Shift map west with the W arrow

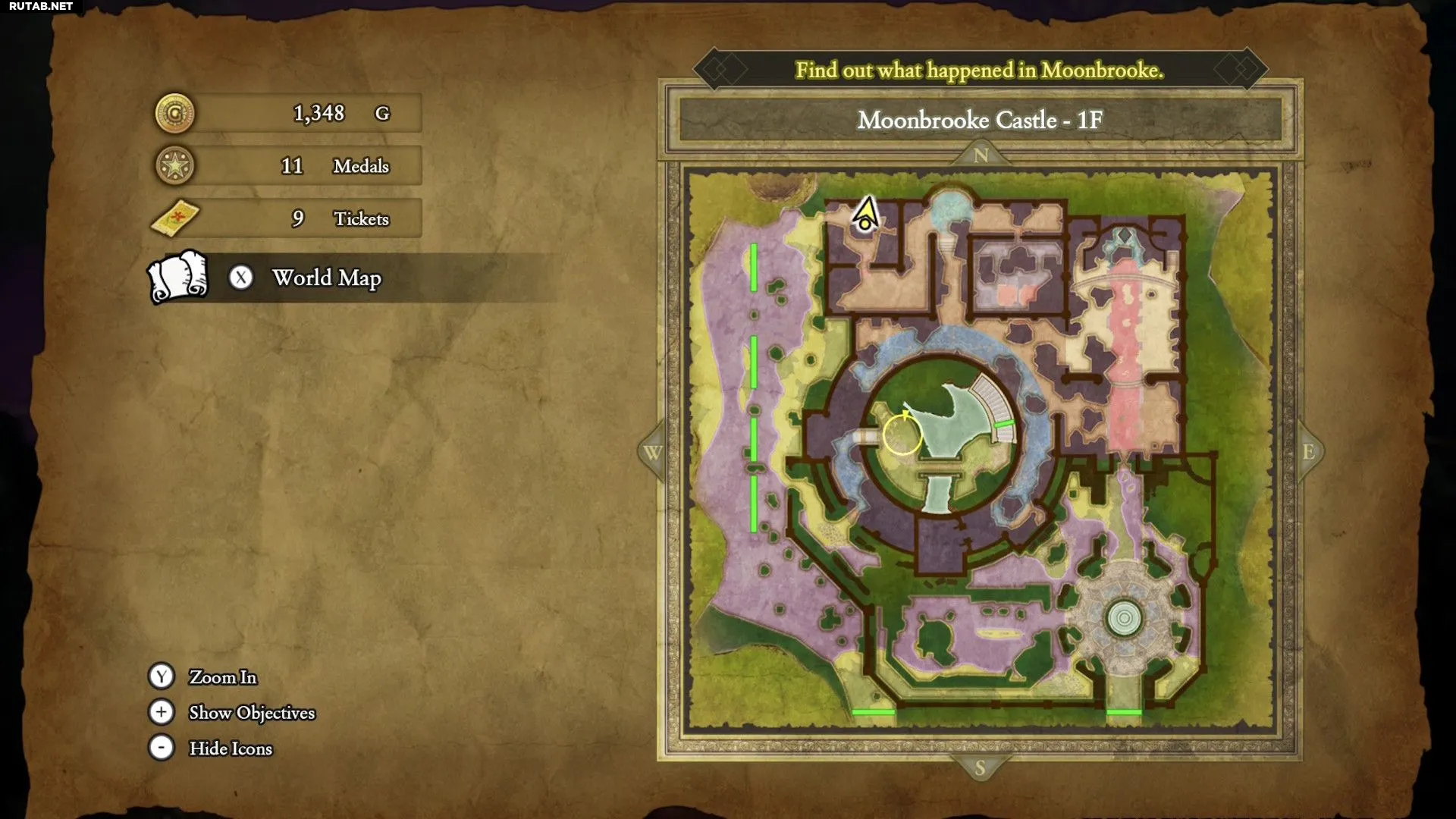coord(652,453)
